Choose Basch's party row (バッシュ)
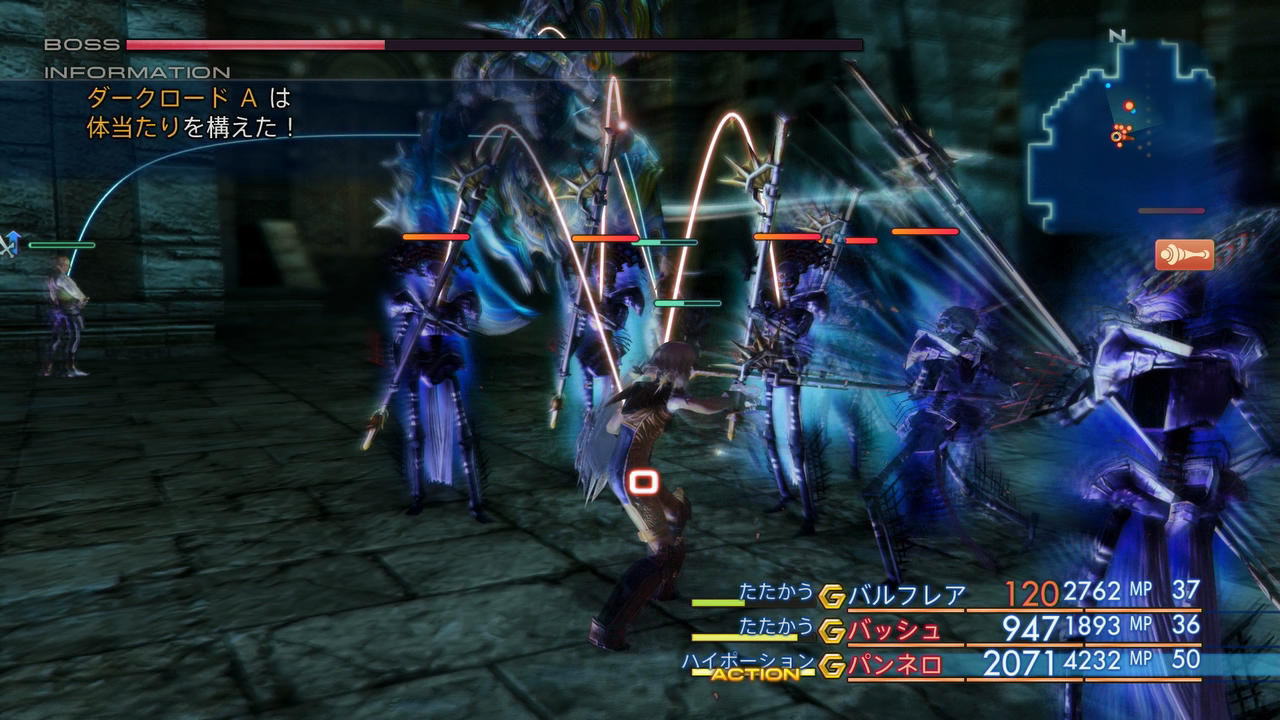 click(x=895, y=629)
